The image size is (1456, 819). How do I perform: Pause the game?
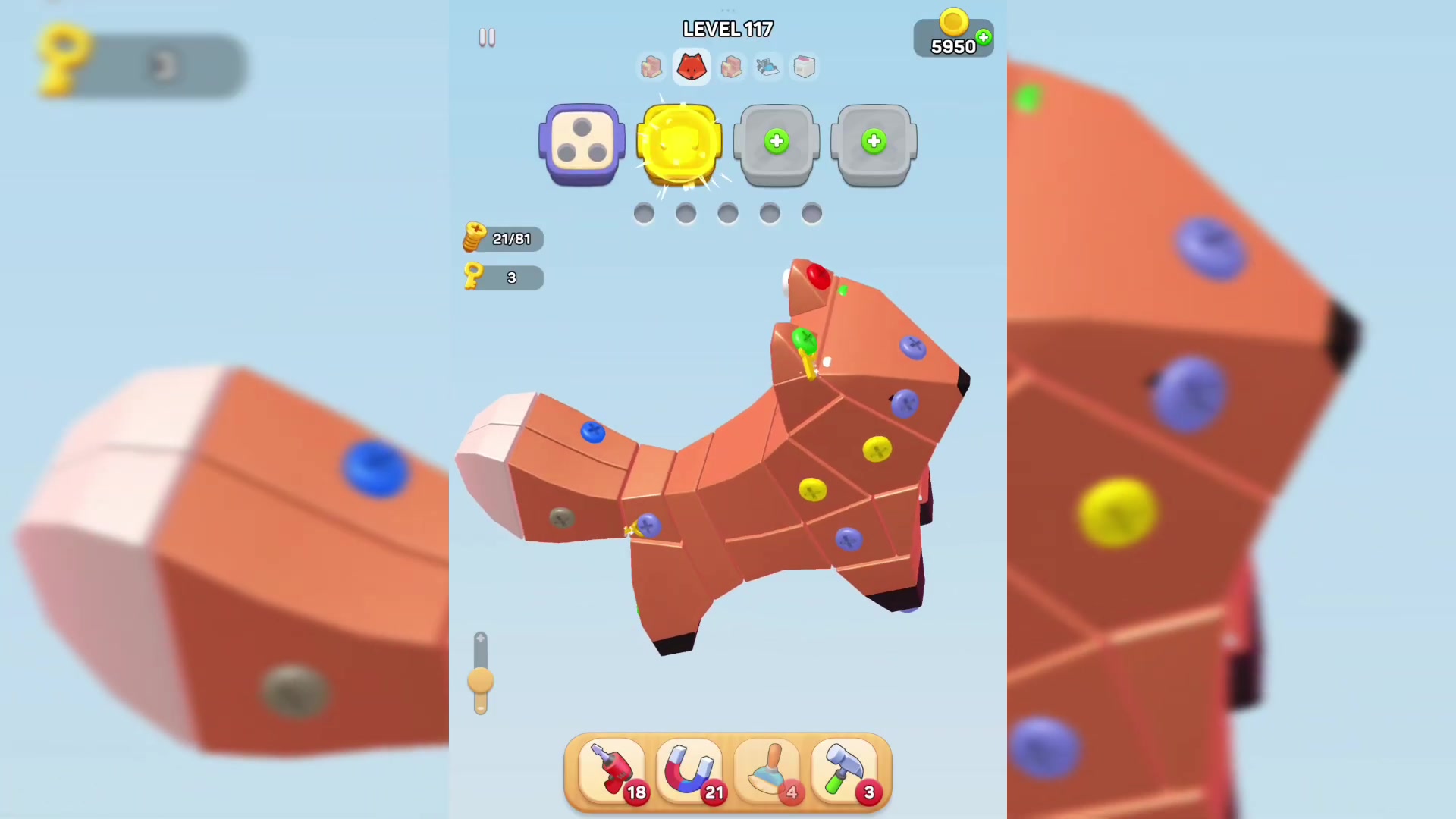click(487, 36)
